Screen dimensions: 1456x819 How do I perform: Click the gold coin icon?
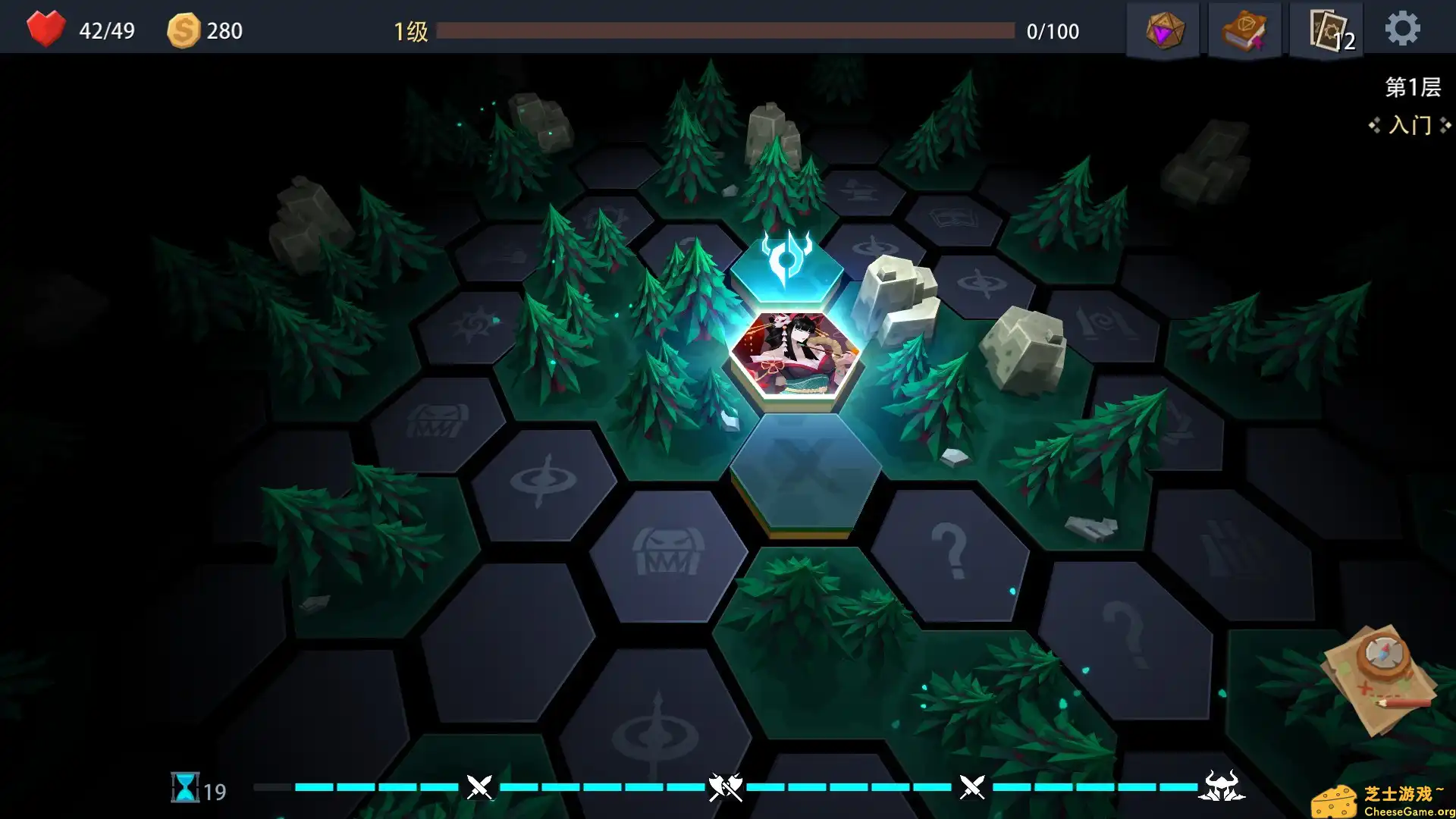coord(184,30)
